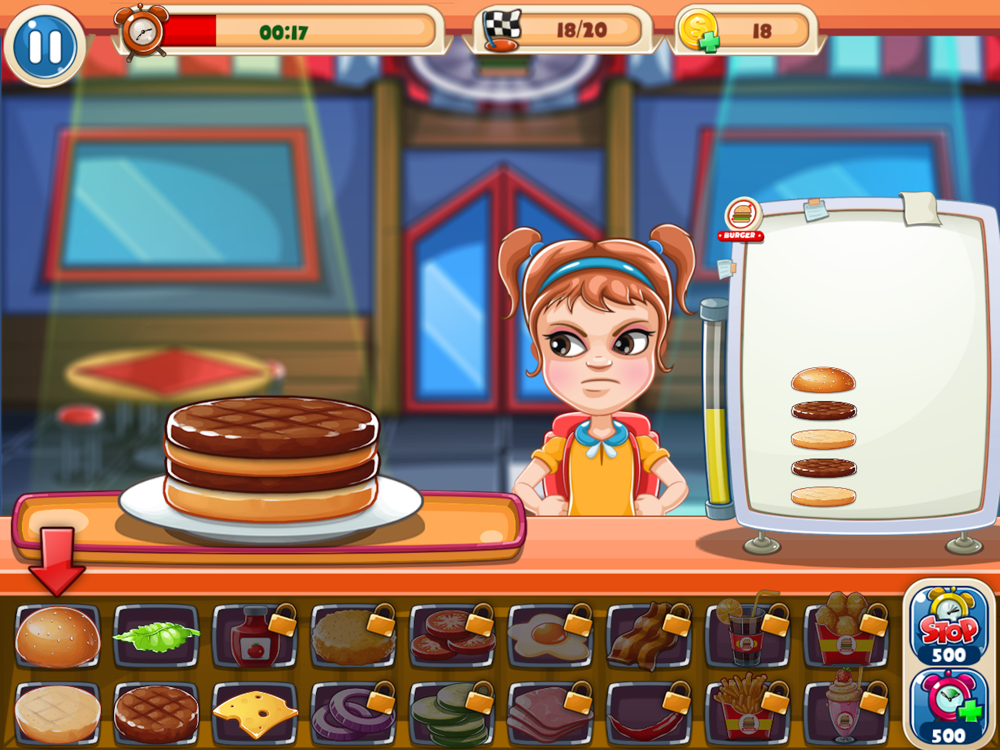Pick the lettuce leaf ingredient
This screenshot has height=750, width=1000.
(156, 636)
